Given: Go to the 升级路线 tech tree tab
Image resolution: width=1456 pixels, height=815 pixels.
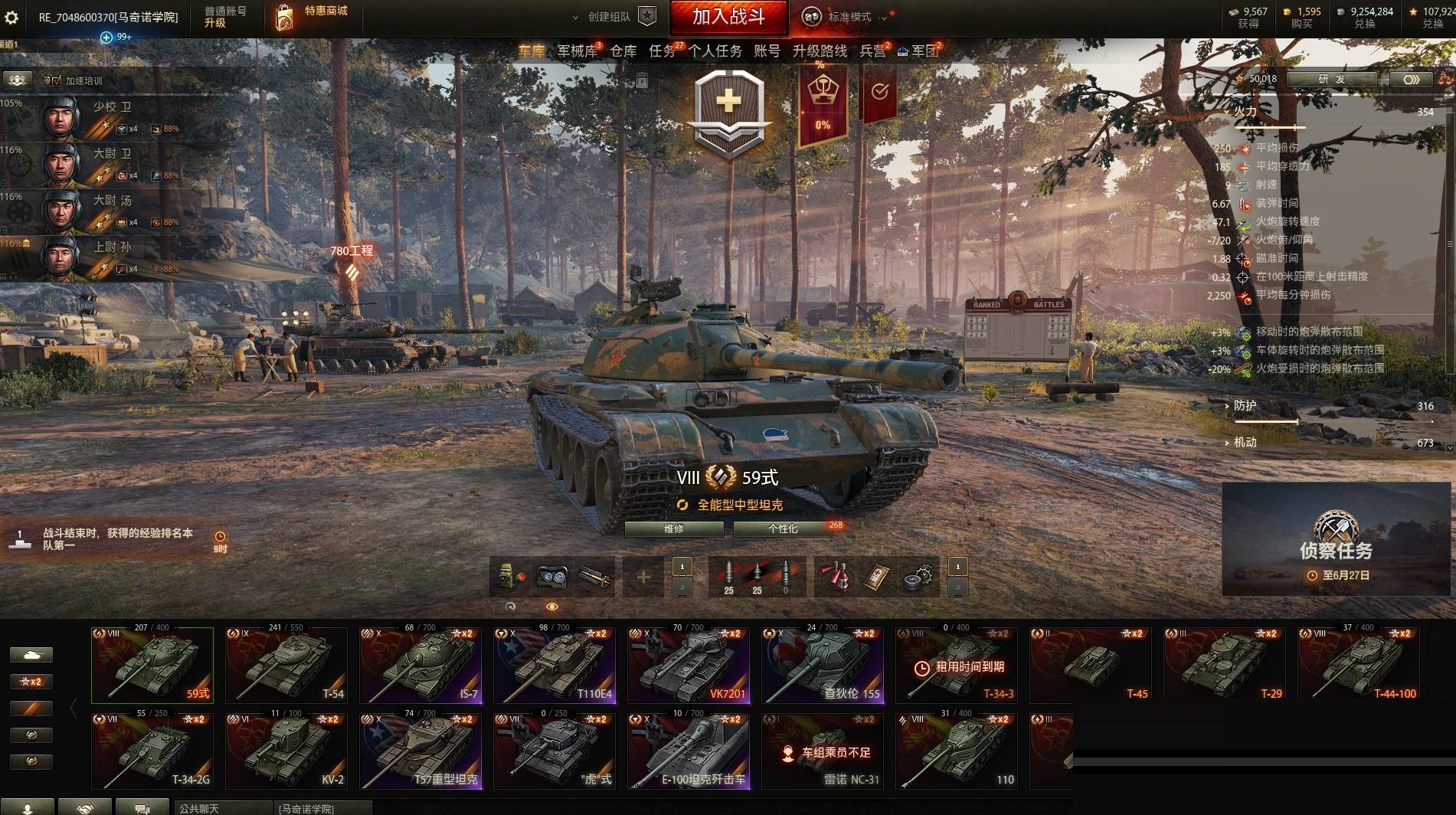Looking at the screenshot, I should [x=820, y=51].
